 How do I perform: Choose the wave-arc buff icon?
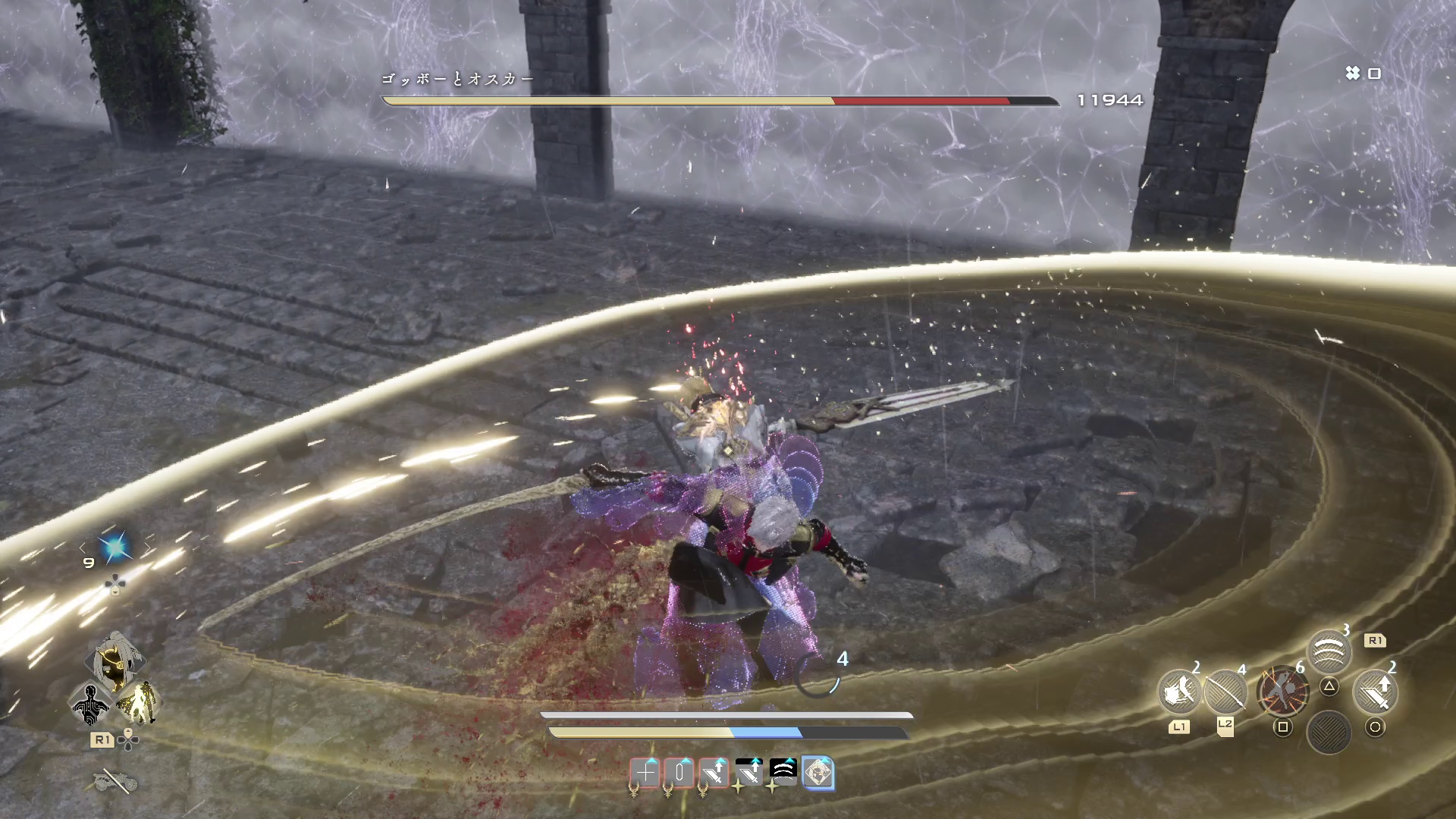point(783,771)
